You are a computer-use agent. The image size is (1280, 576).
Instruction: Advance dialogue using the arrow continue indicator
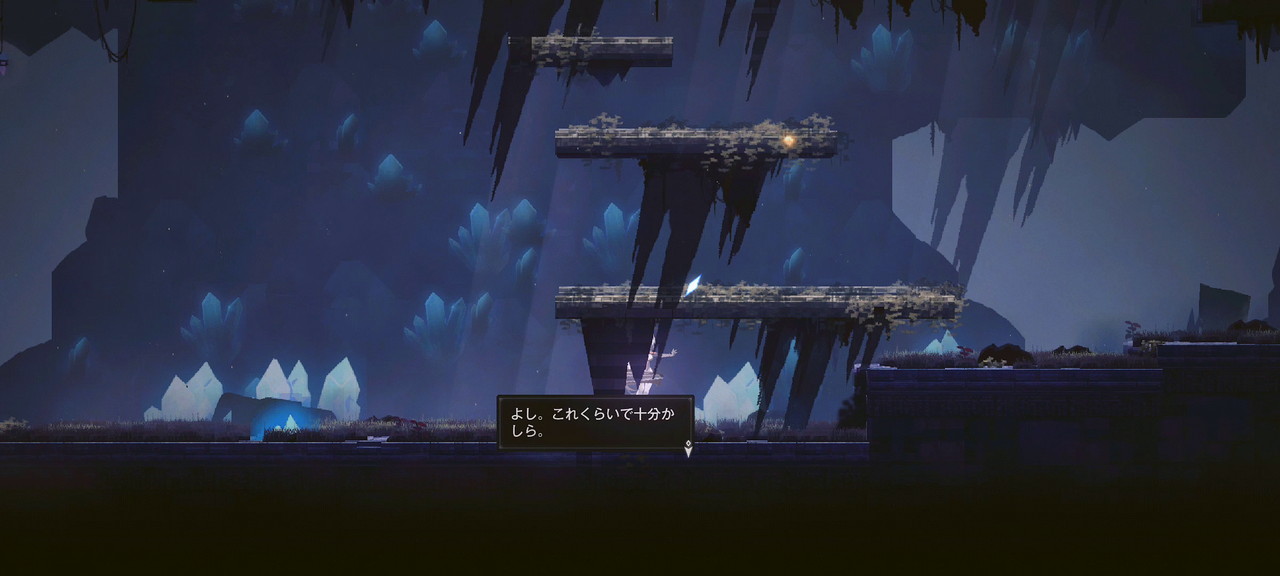pyautogui.click(x=688, y=450)
